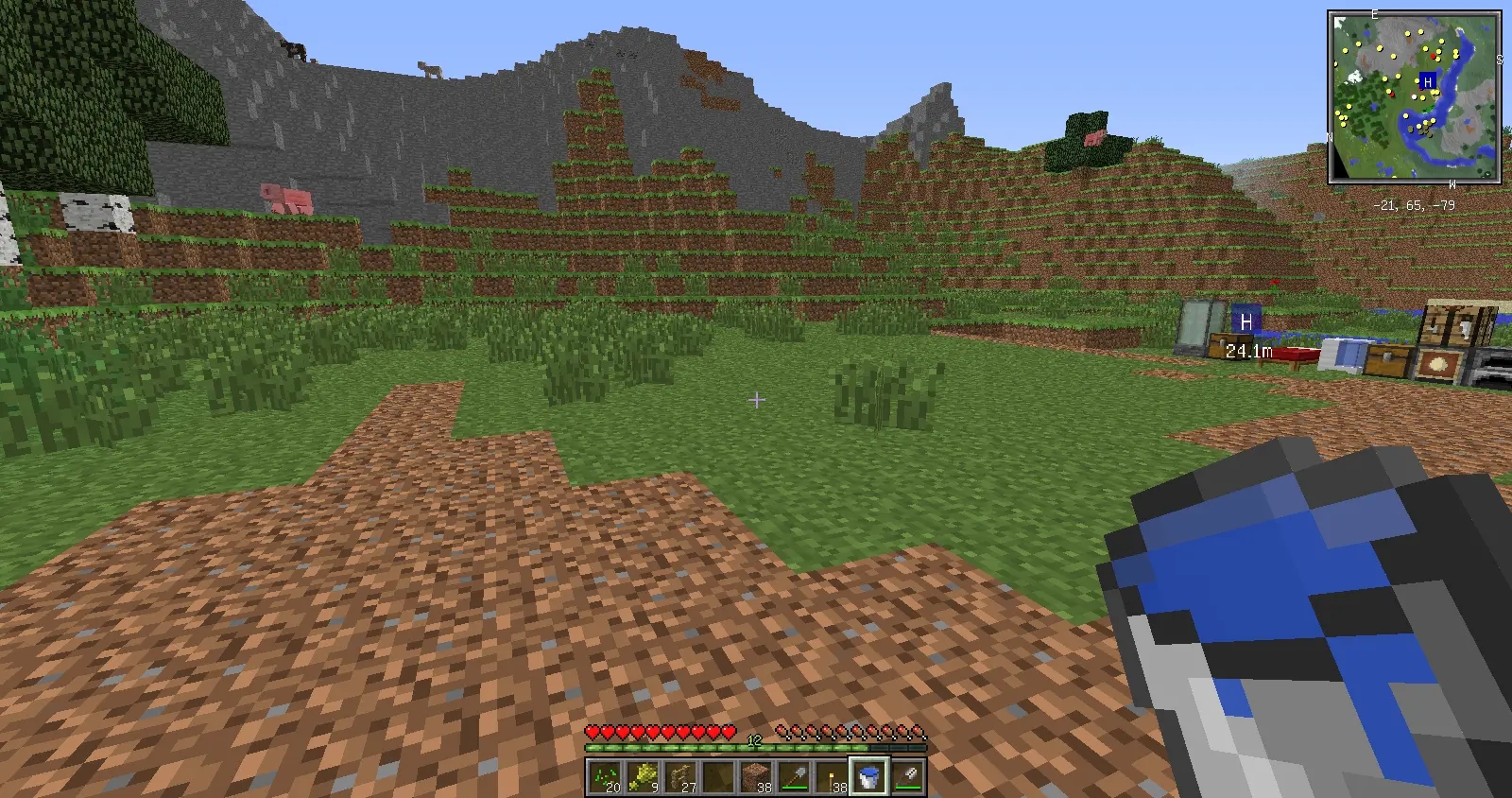Select the wheat stack of 9
This screenshot has width=1512, height=798.
[x=643, y=777]
